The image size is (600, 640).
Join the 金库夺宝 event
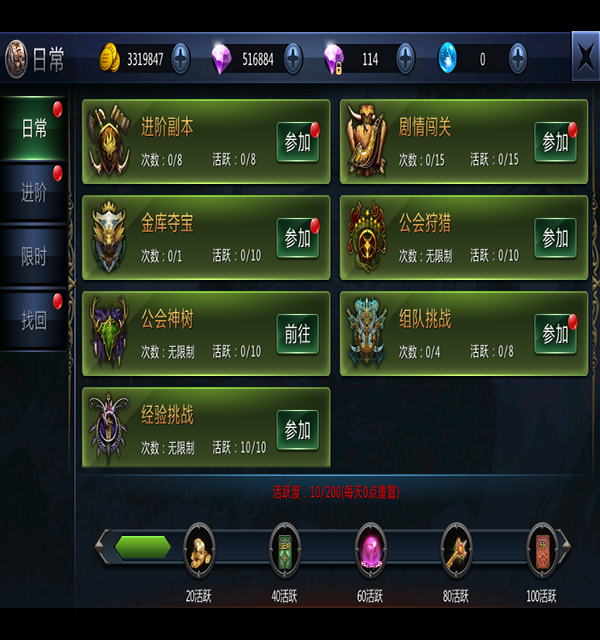[297, 238]
